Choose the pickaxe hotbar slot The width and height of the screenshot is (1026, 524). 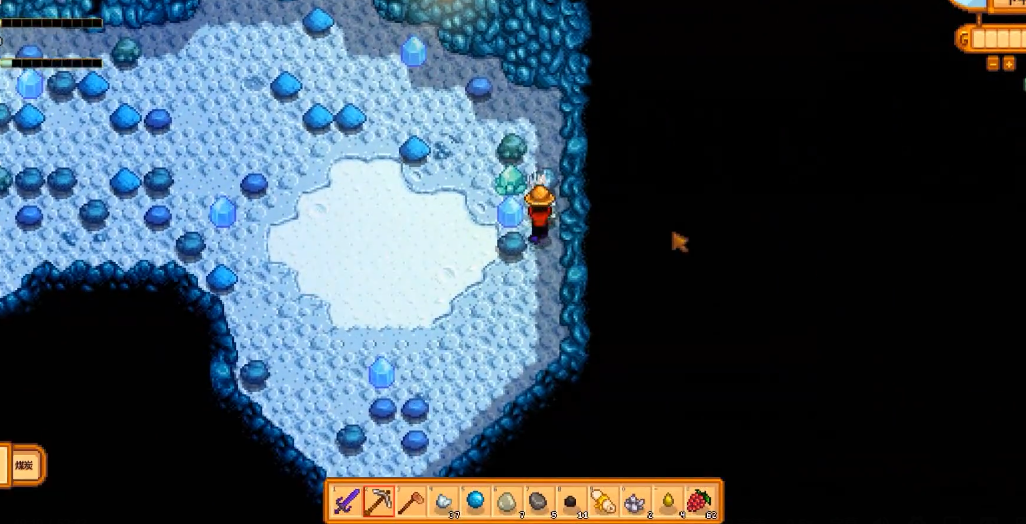click(378, 501)
